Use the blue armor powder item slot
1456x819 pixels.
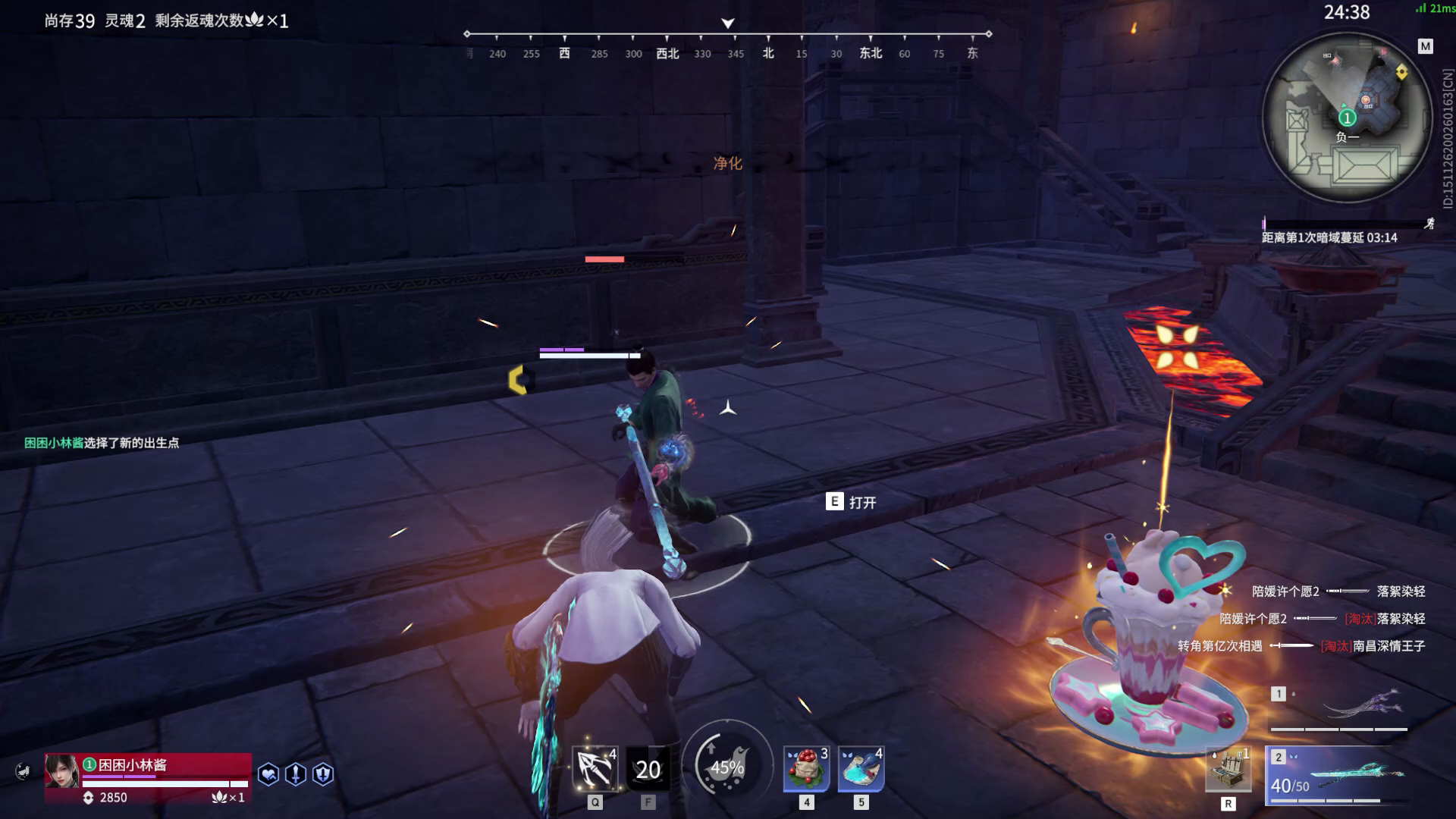click(x=861, y=769)
